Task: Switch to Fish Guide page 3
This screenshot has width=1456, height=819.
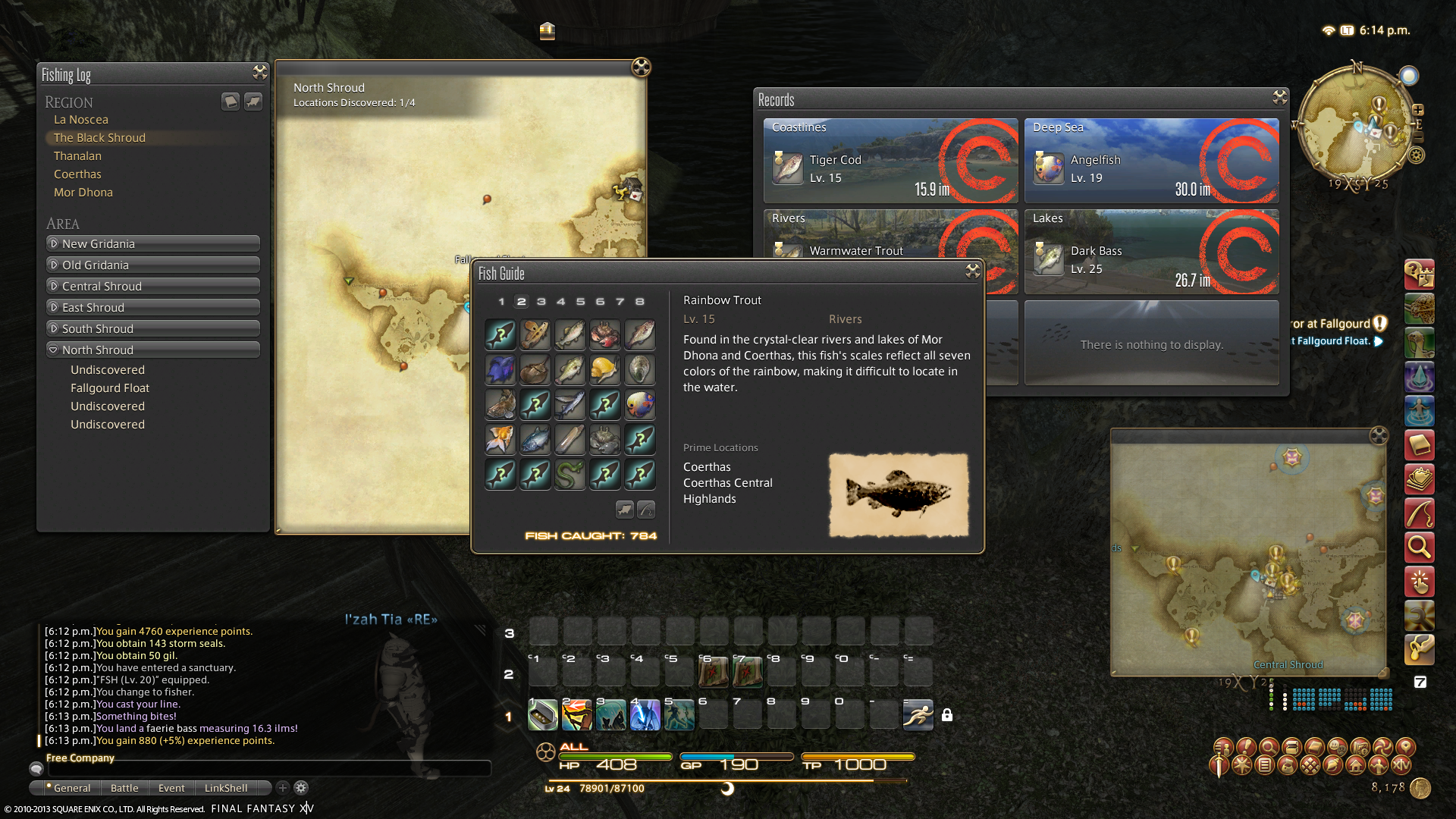Action: coord(541,302)
